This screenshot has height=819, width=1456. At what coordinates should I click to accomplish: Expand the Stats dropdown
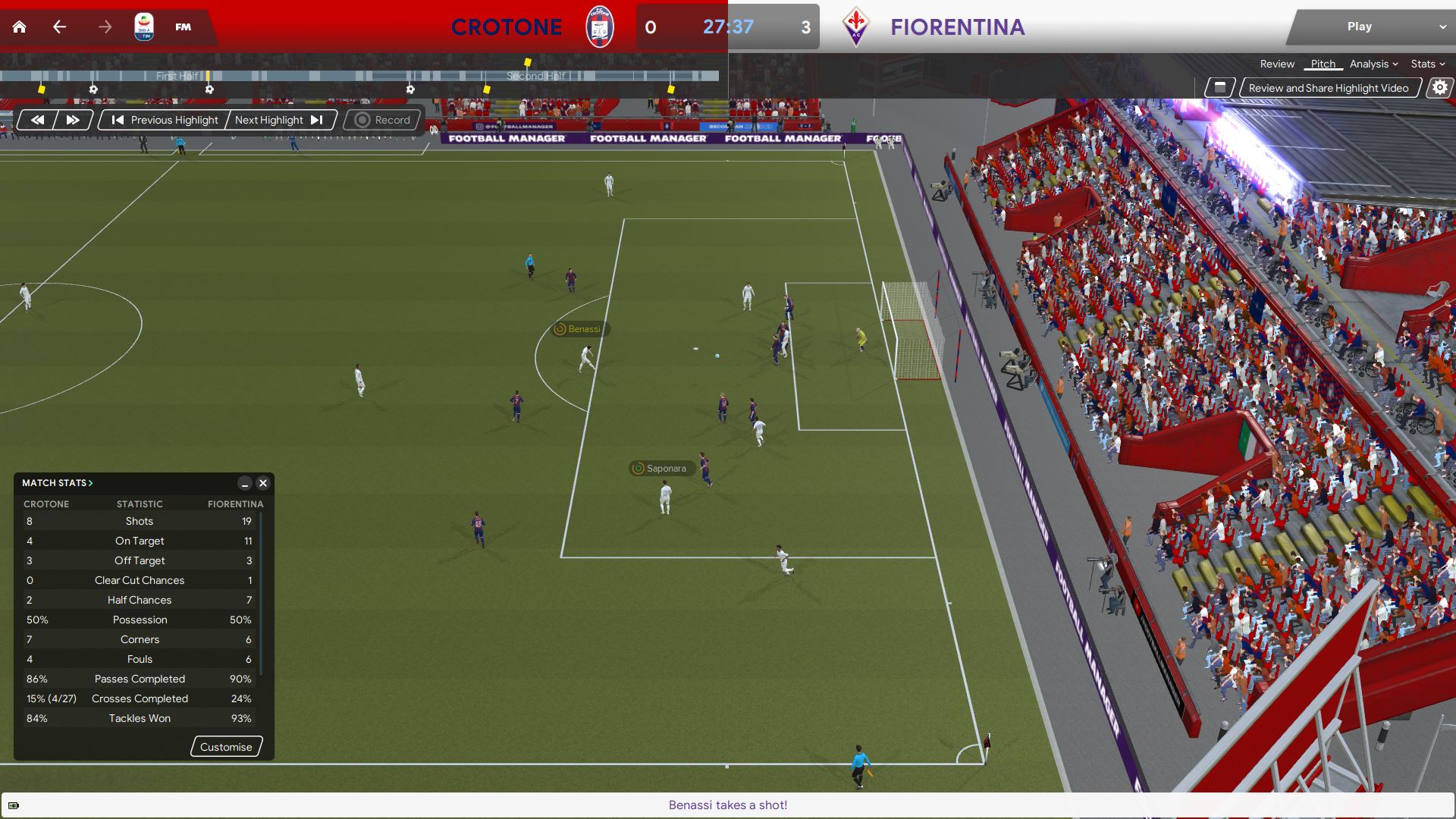1427,64
